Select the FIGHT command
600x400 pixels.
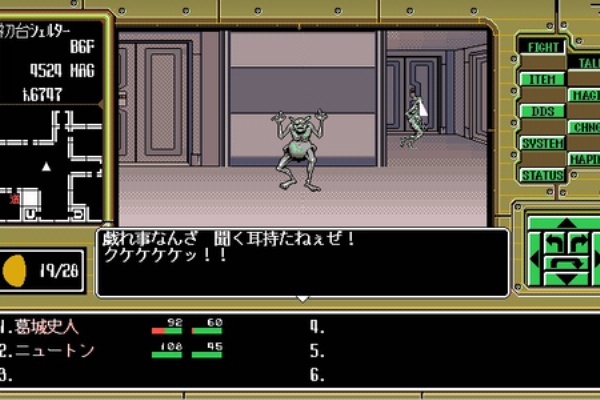pos(542,47)
